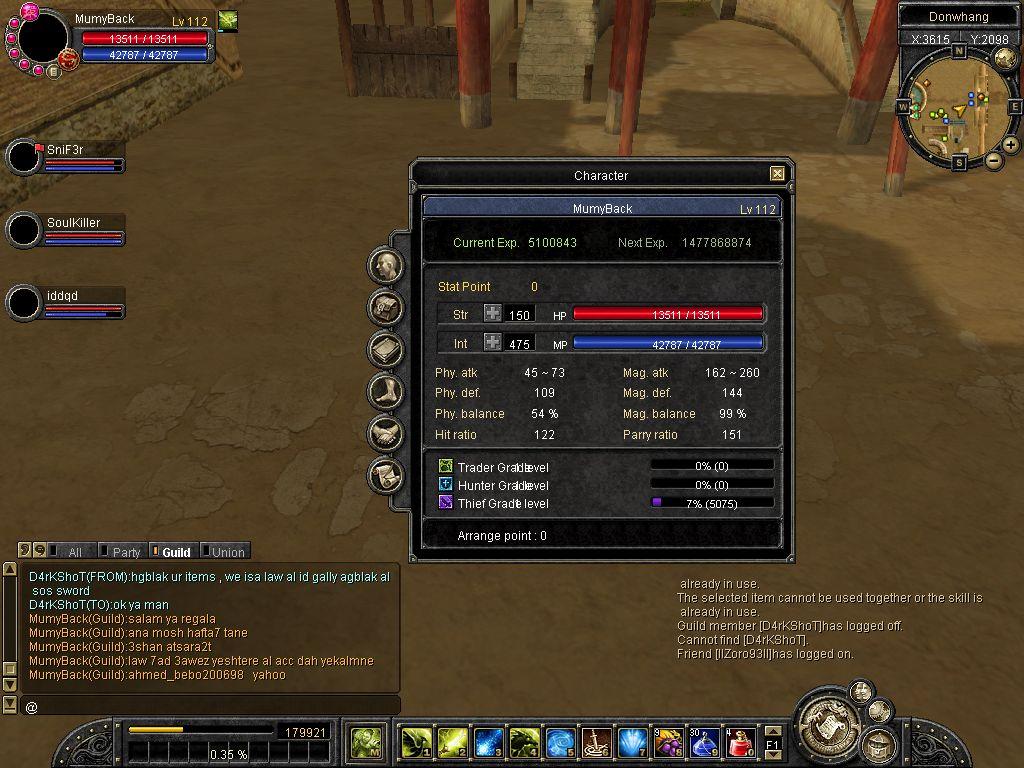
Task: Use the blue mana potion in slot 9
Action: coord(704,742)
